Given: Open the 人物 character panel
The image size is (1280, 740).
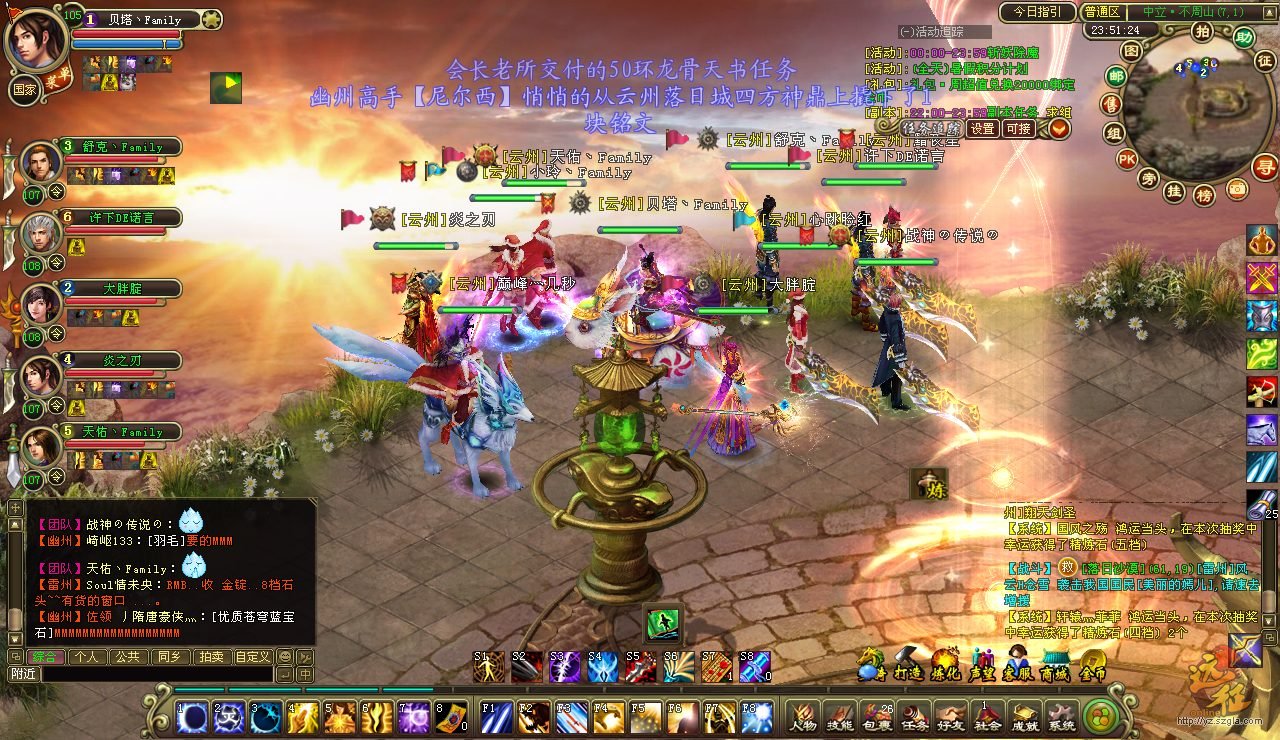Looking at the screenshot, I should point(803,716).
